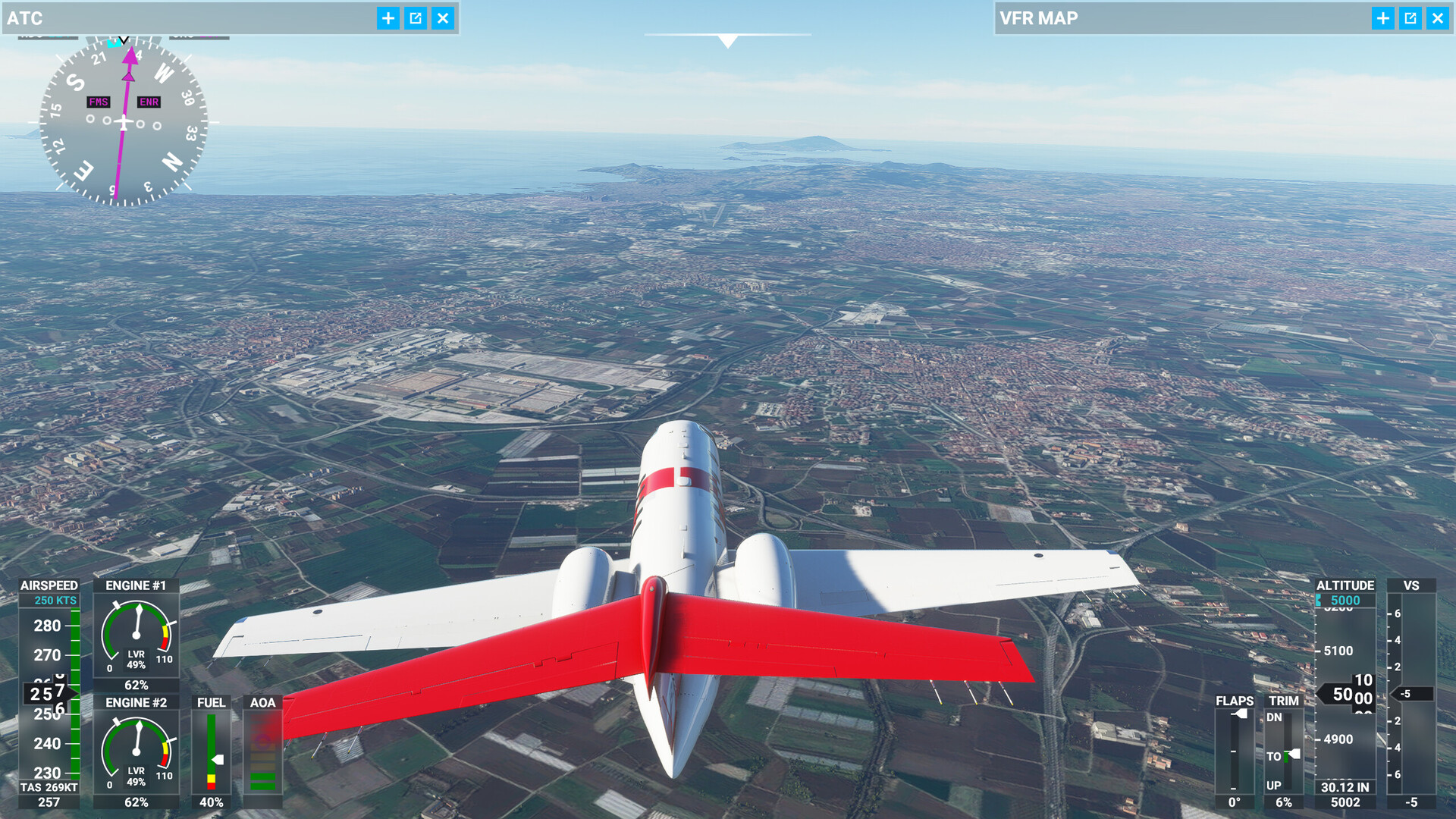Expand the ATC panel with plus button
This screenshot has width=1456, height=819.
[x=388, y=18]
